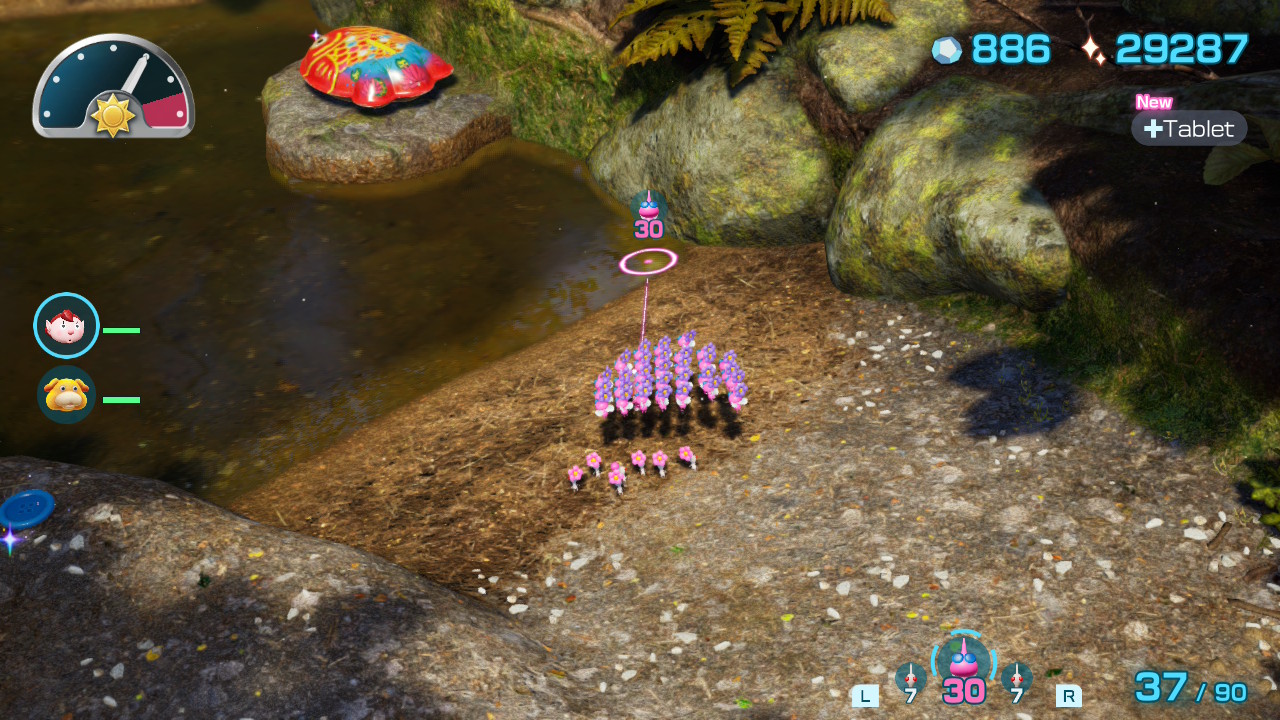Viewport: 1280px width, 720px height.
Task: Select the captain portrait in the party list
Action: [x=66, y=326]
